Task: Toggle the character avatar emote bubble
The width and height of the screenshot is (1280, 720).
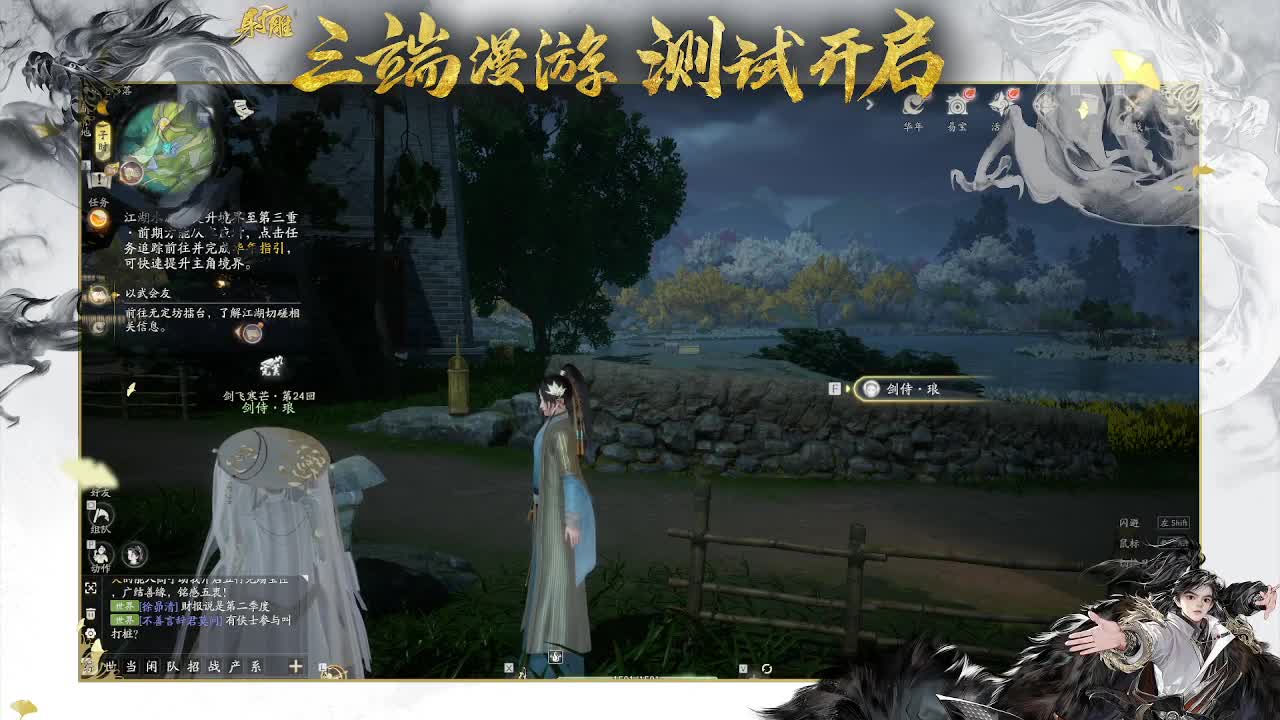Action: [135, 555]
